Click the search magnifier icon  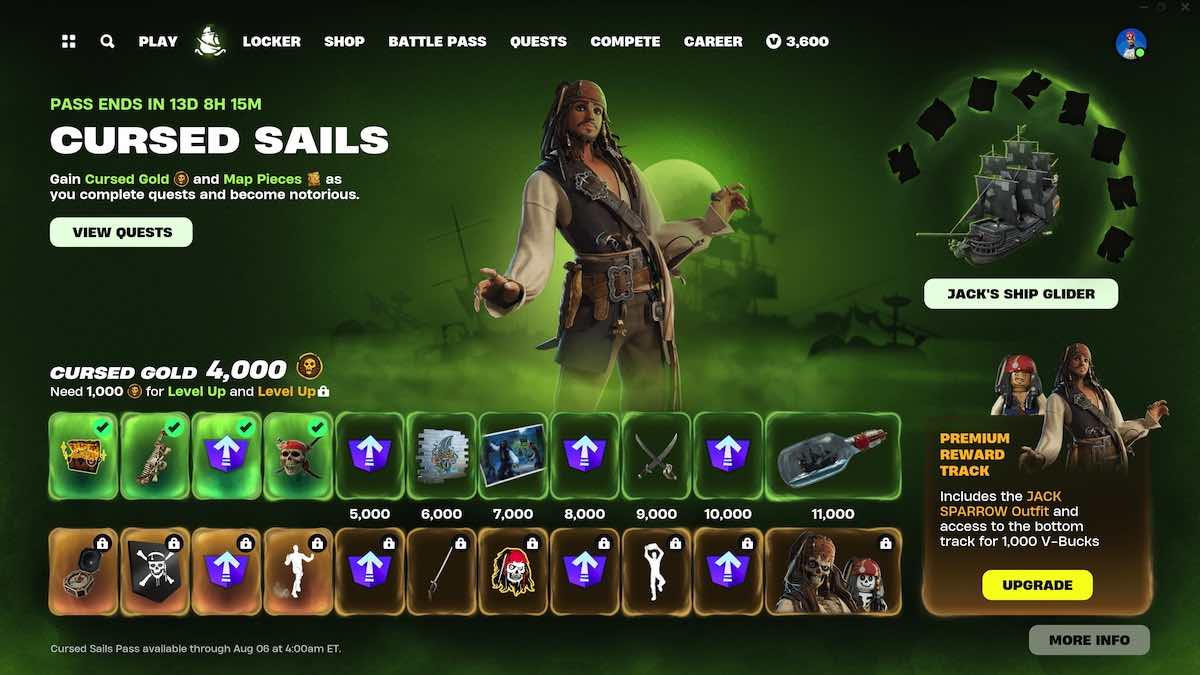[107, 42]
